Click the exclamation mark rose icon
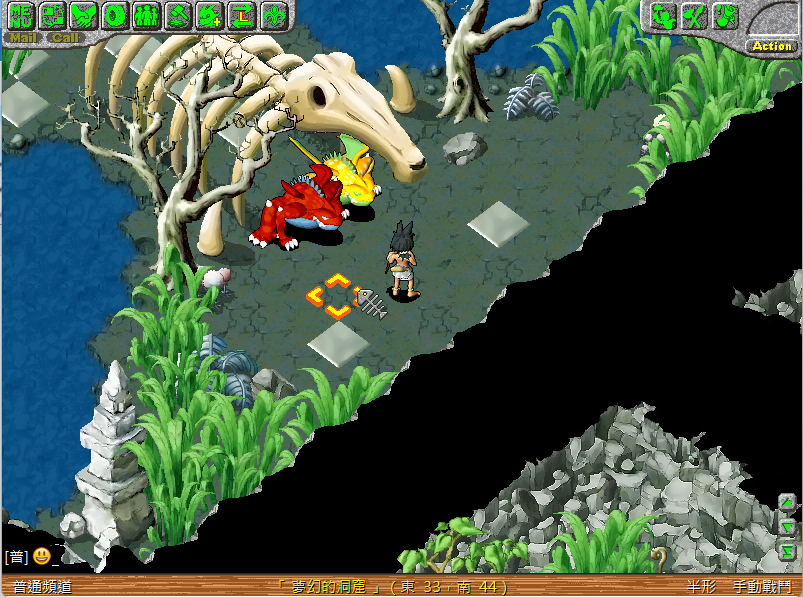The image size is (803, 597). (724, 16)
